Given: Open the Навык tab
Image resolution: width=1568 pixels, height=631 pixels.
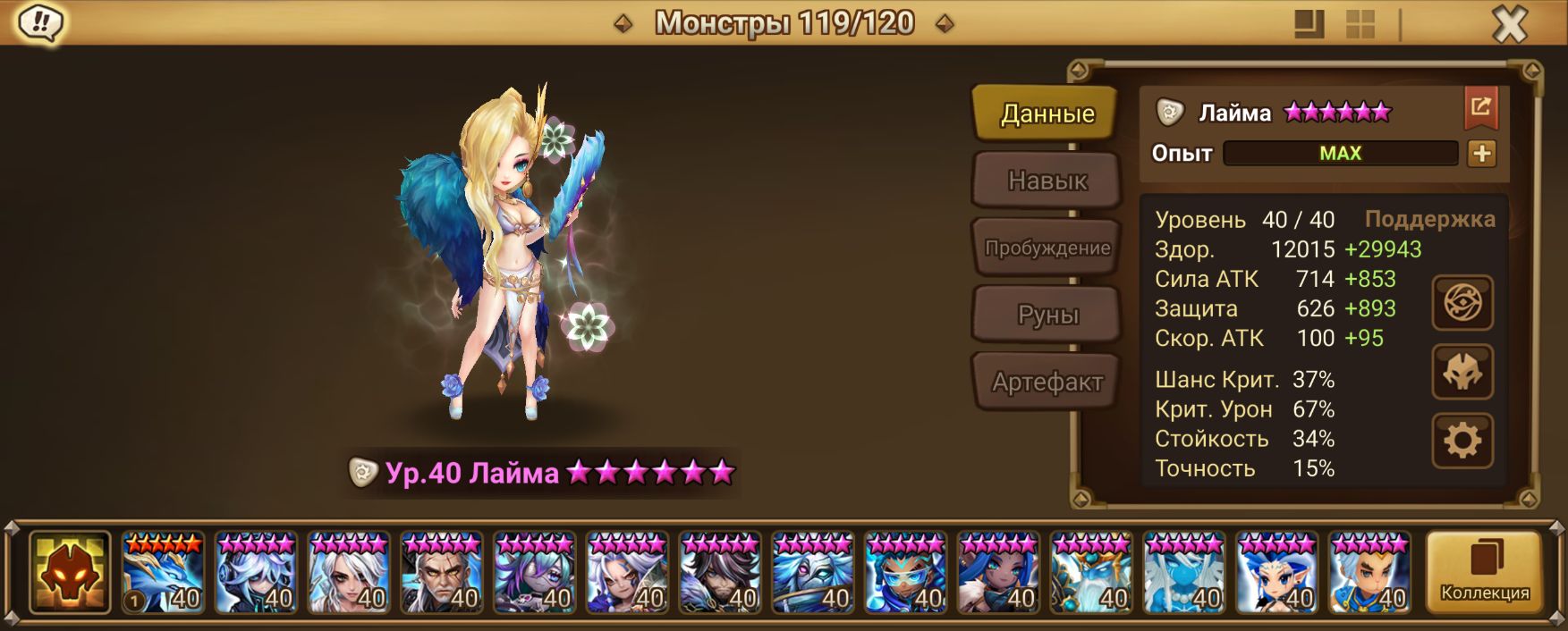Looking at the screenshot, I should [x=1047, y=181].
